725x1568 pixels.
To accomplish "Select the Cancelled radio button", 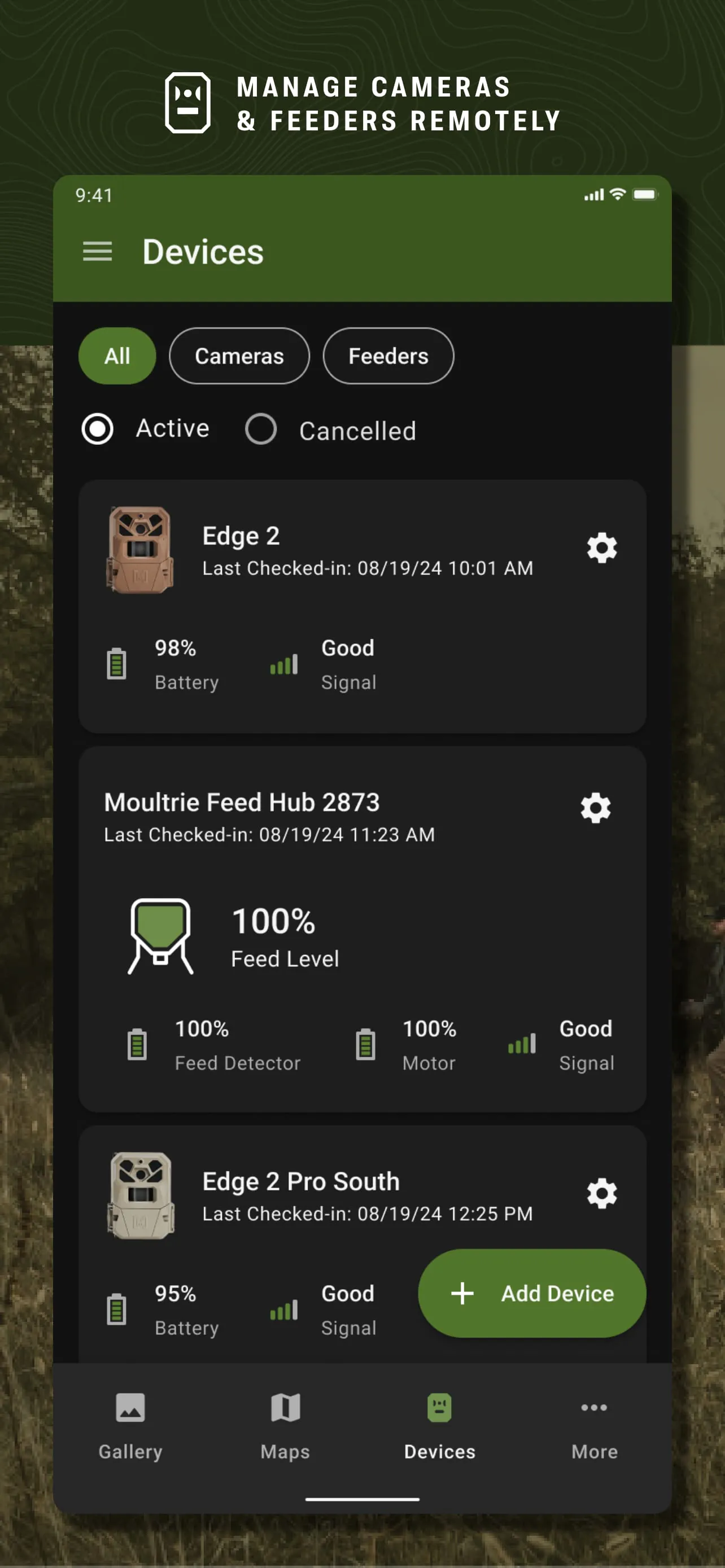I will coord(260,428).
